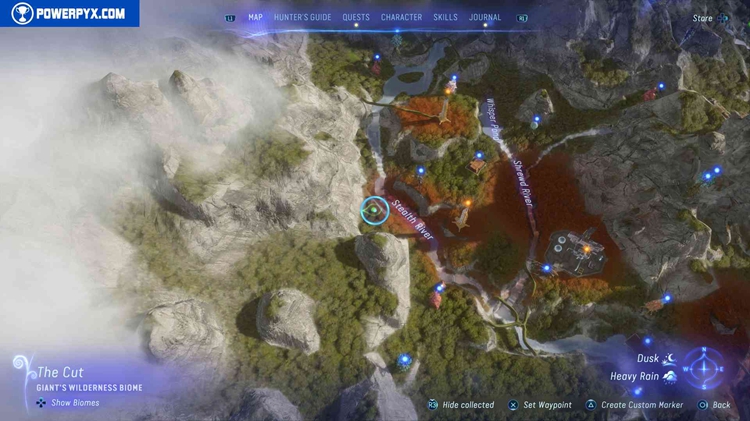Choose Set Waypoint
750x421 pixels.
tap(545, 405)
